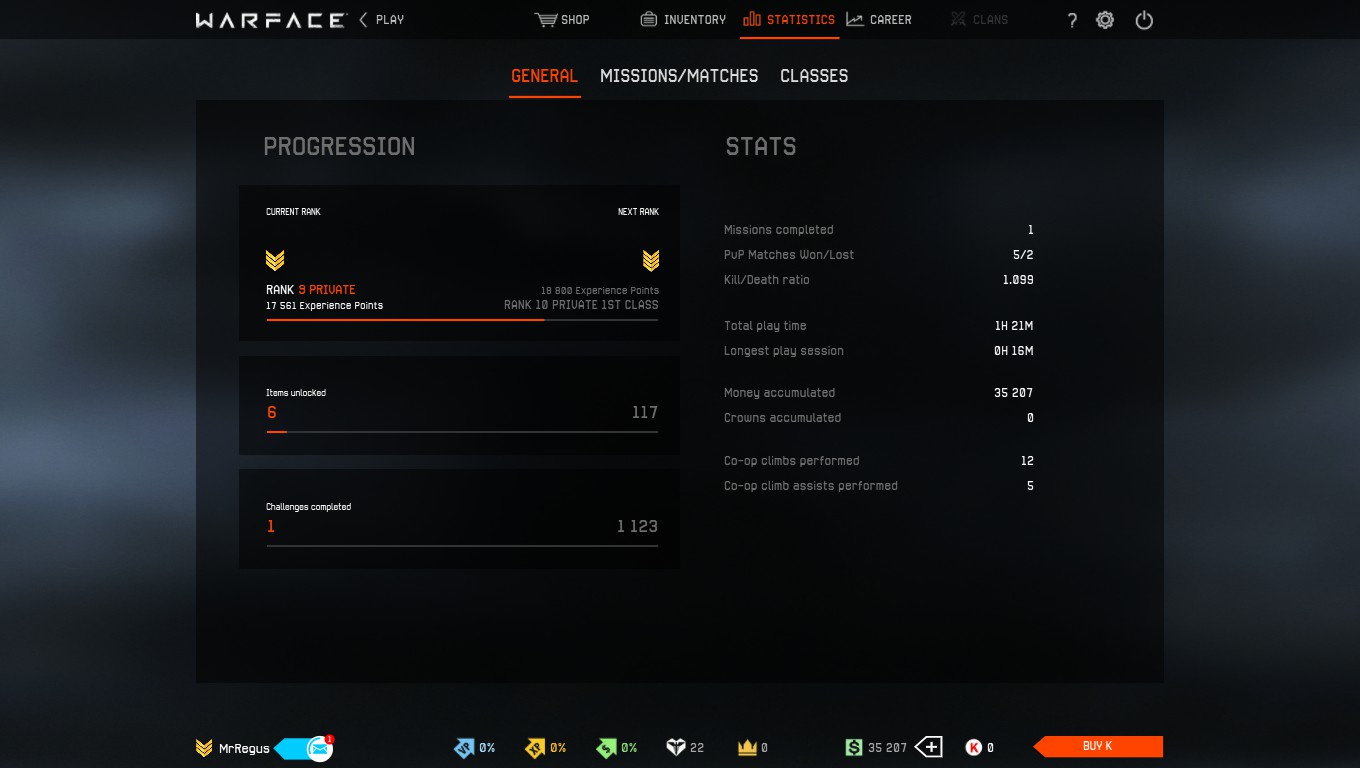Switch to the Missions/Matches tab

[x=679, y=76]
